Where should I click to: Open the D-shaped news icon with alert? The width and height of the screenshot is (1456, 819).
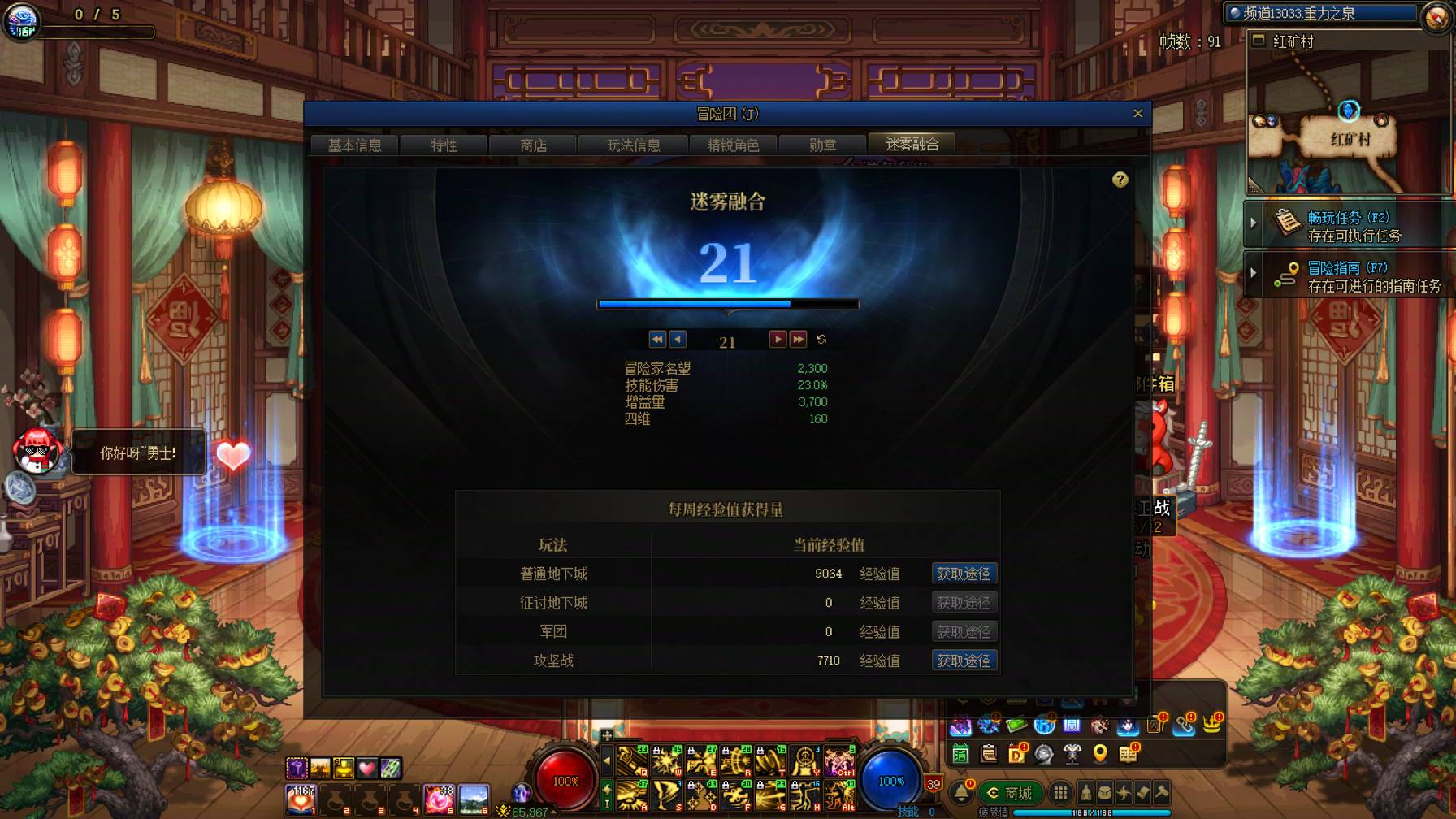click(1016, 754)
